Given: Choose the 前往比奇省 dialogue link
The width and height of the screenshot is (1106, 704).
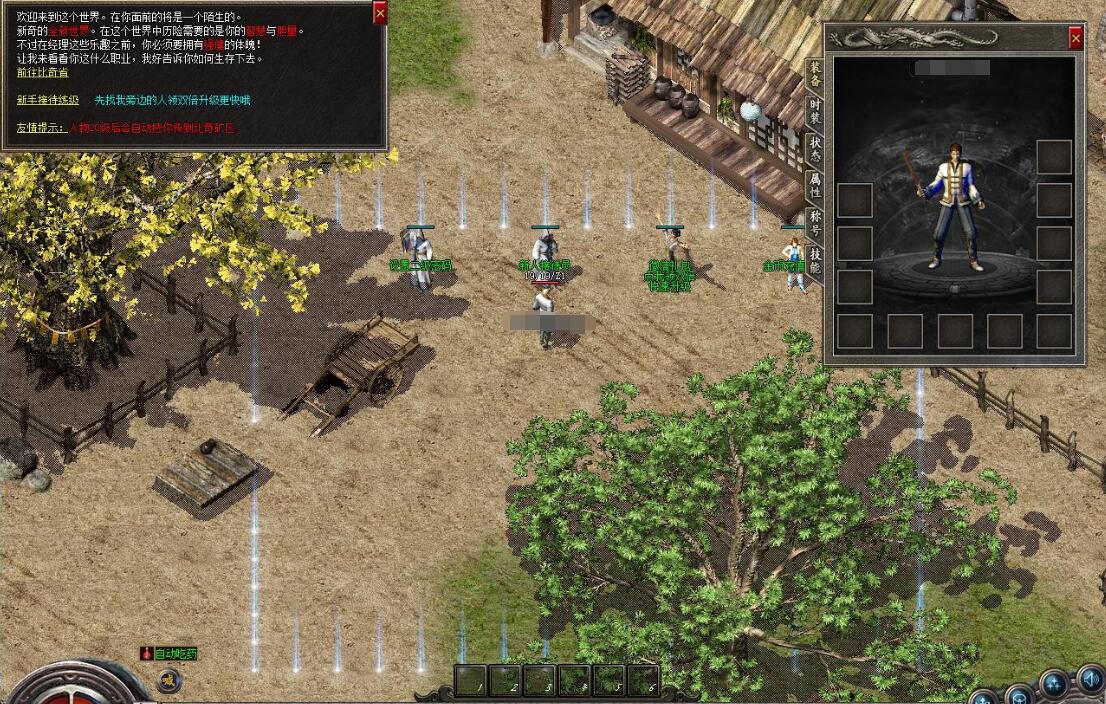Looking at the screenshot, I should [43, 72].
